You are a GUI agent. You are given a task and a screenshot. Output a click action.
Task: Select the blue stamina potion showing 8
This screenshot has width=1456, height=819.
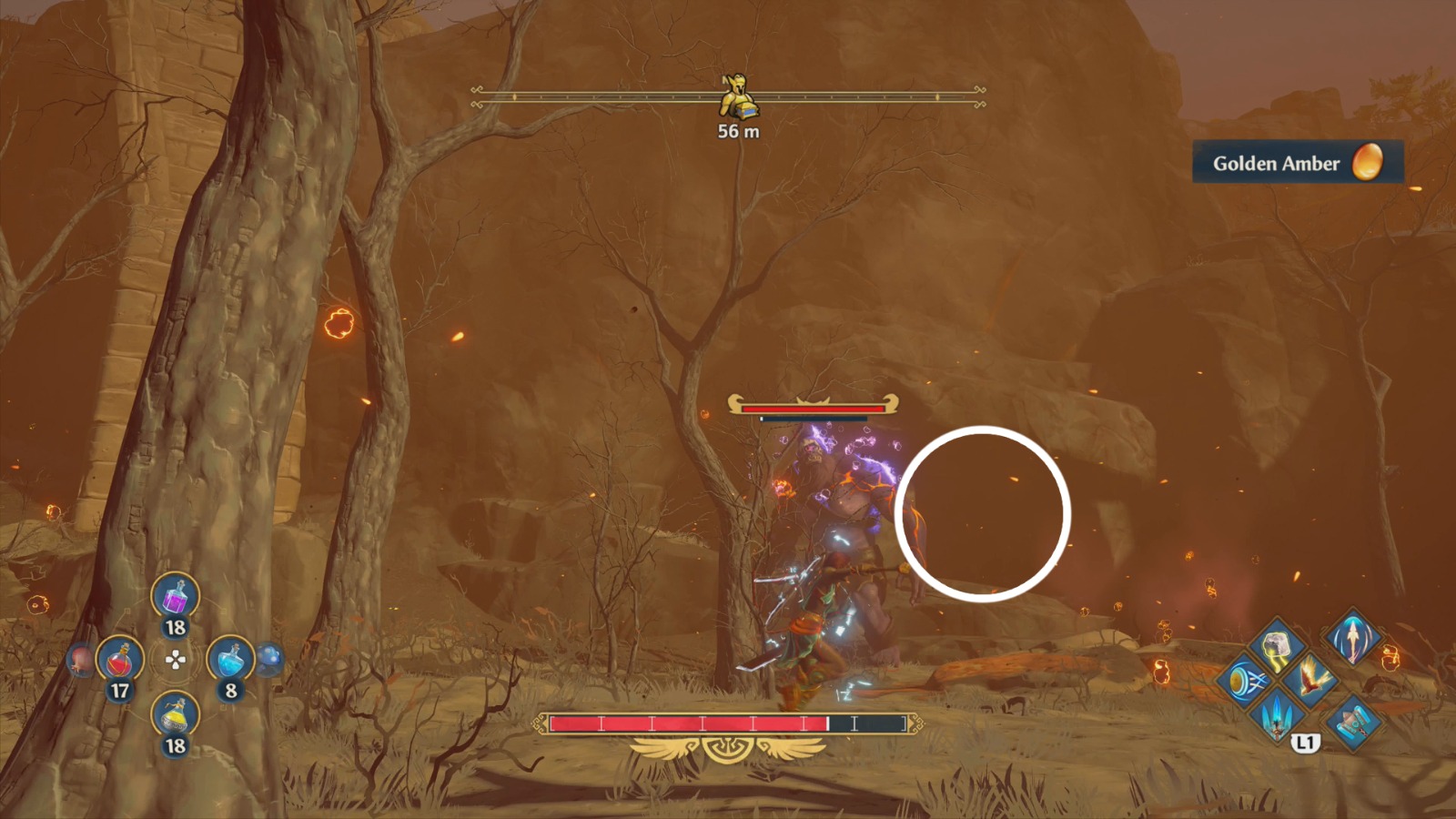(230, 659)
